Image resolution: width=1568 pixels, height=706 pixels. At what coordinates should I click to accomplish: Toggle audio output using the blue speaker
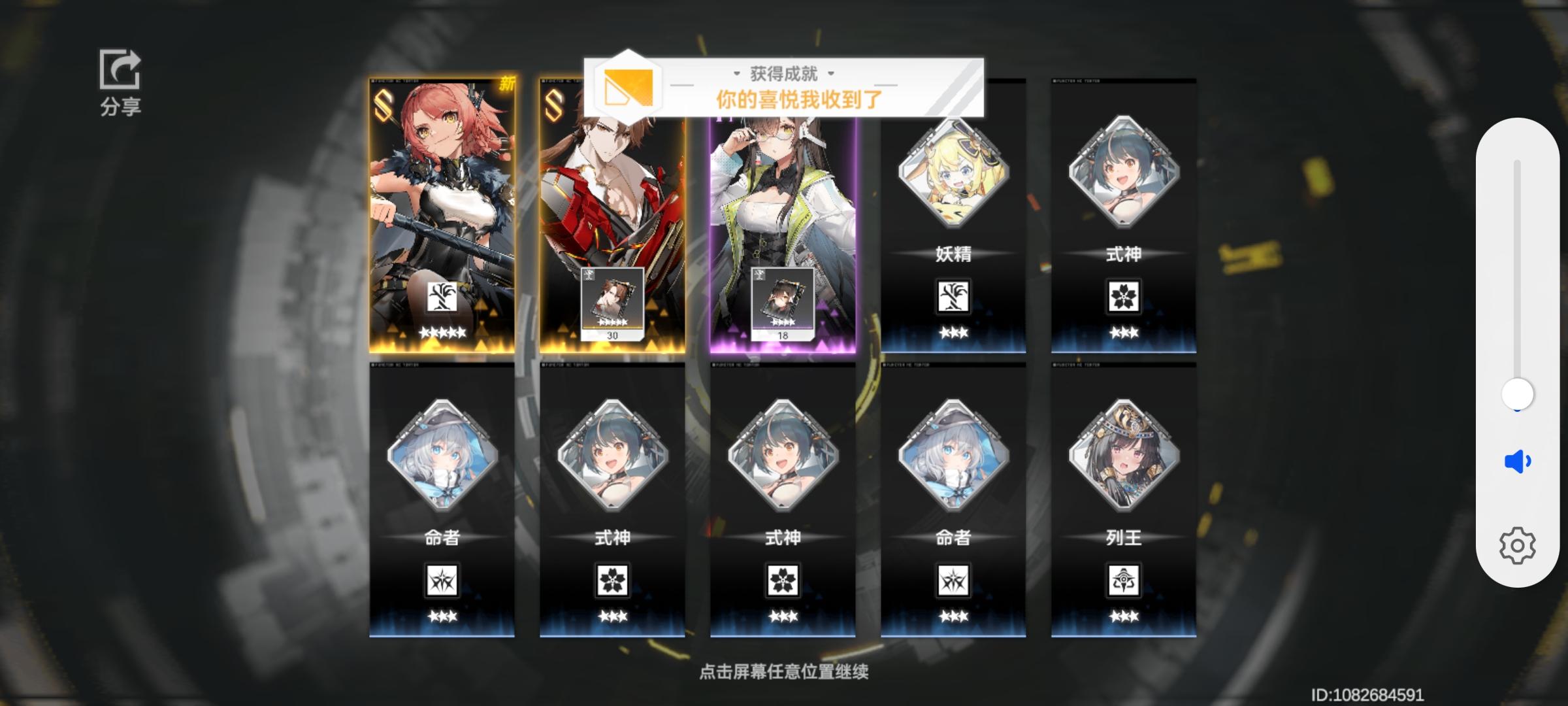coord(1517,461)
